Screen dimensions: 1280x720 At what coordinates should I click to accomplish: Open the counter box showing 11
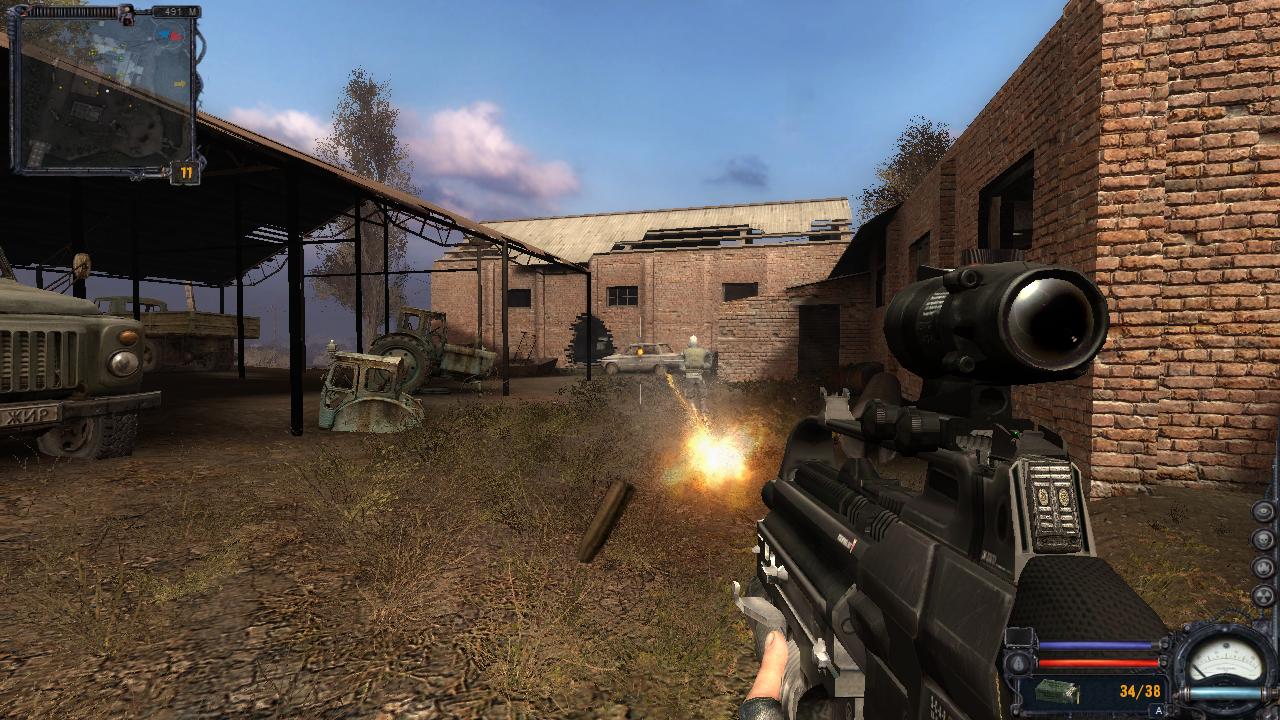[x=185, y=172]
